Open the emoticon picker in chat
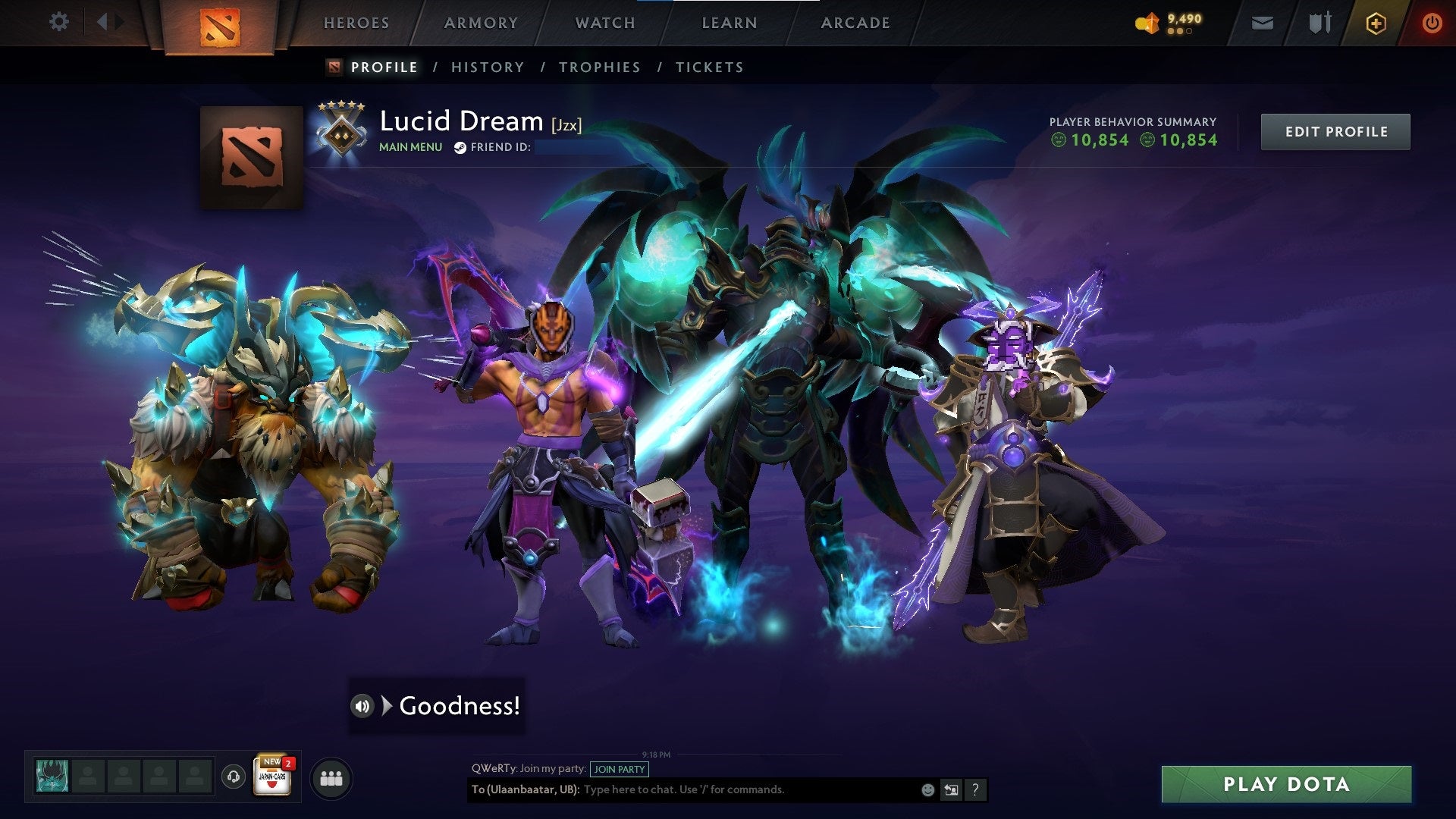Viewport: 1456px width, 819px height. click(927, 789)
